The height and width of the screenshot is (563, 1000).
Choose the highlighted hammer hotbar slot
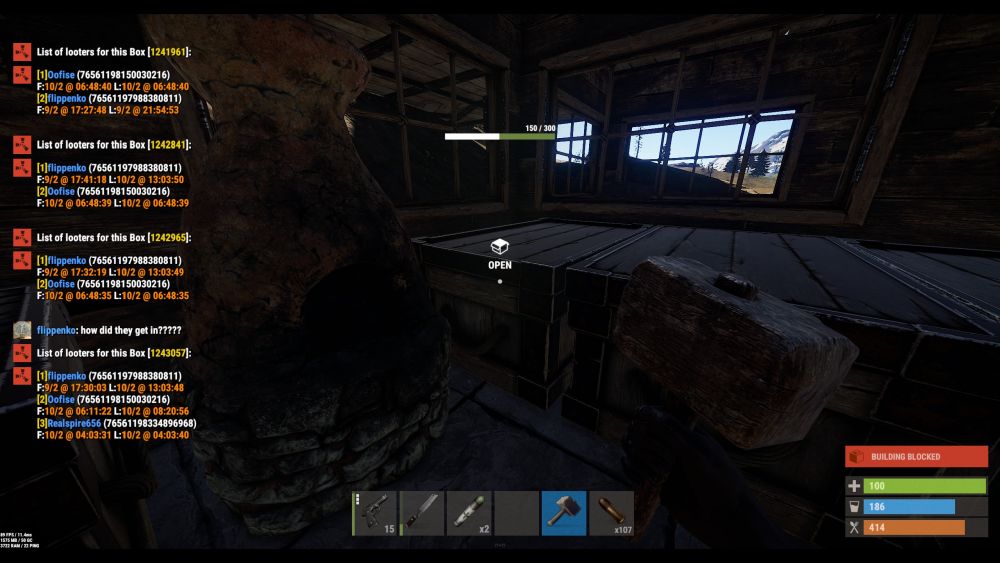564,513
